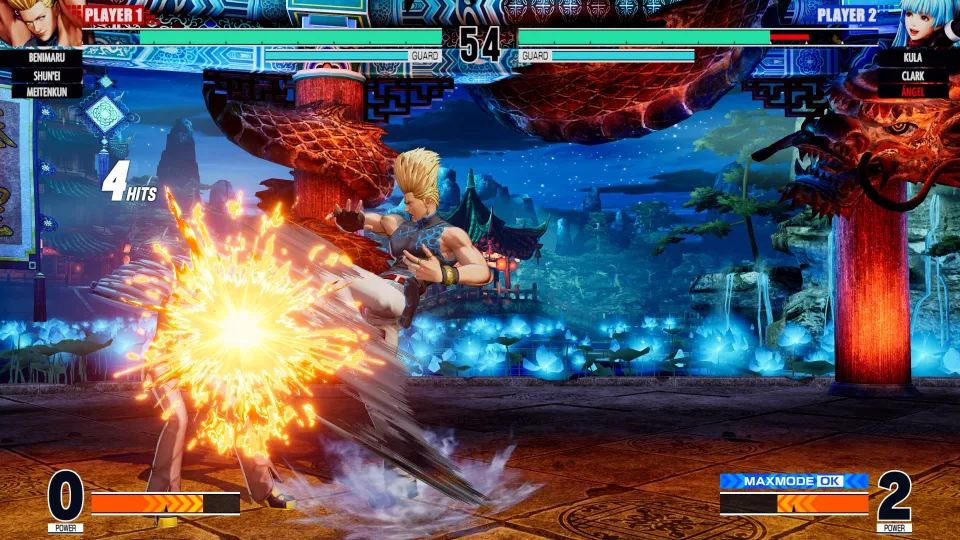Select Kula's name in the team list

[x=911, y=58]
